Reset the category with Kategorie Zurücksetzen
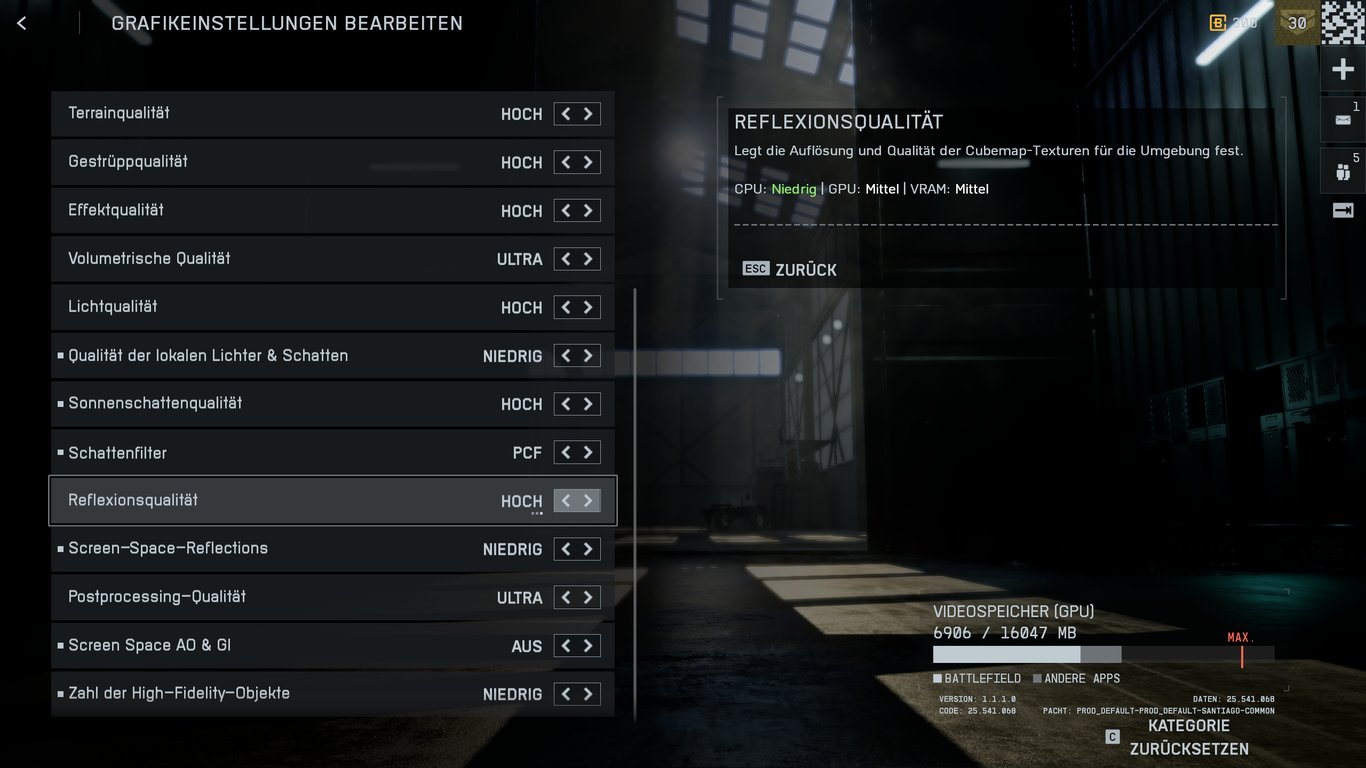The height and width of the screenshot is (768, 1366). click(x=1188, y=738)
